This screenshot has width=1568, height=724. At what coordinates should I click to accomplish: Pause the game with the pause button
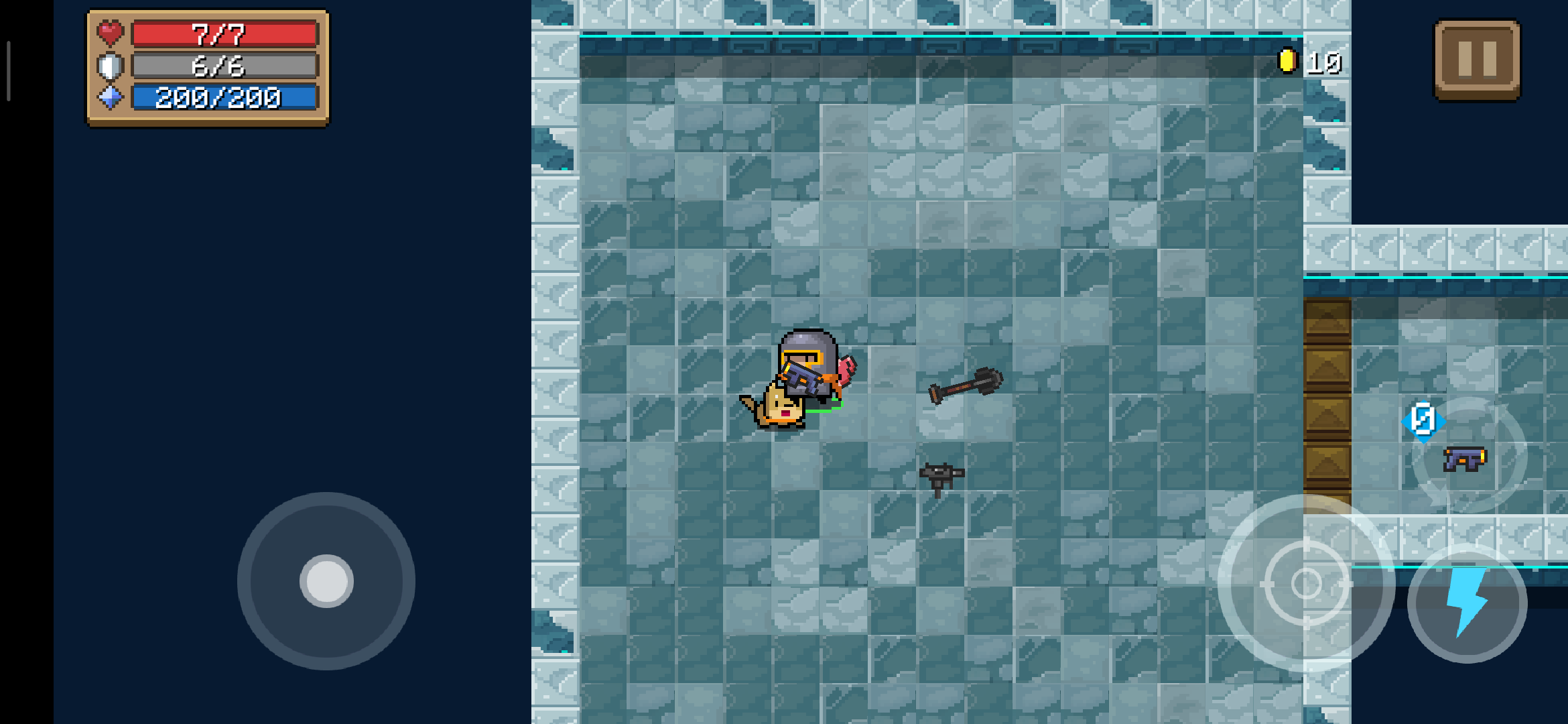(x=1477, y=60)
